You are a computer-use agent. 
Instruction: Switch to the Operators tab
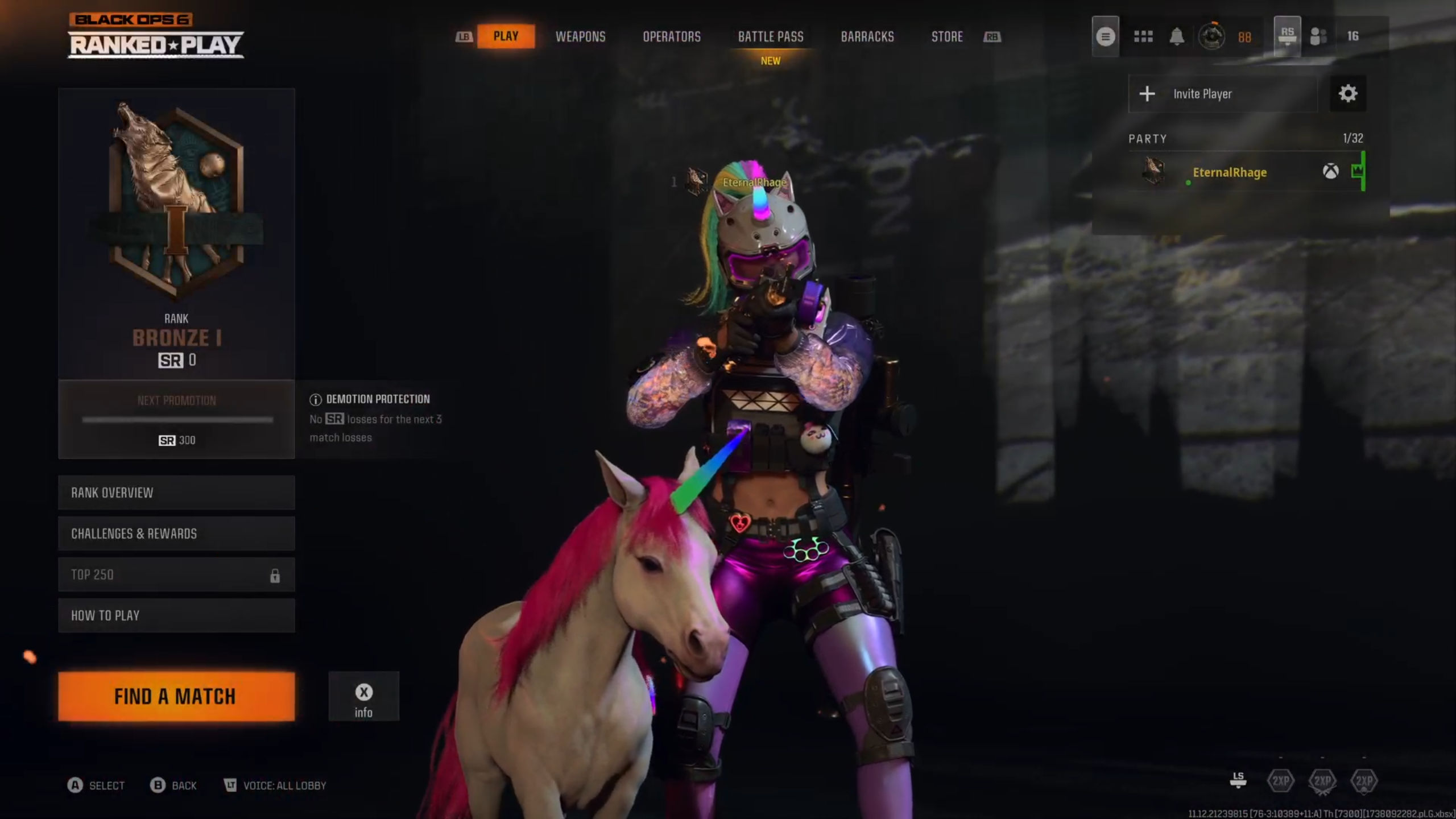(x=671, y=36)
